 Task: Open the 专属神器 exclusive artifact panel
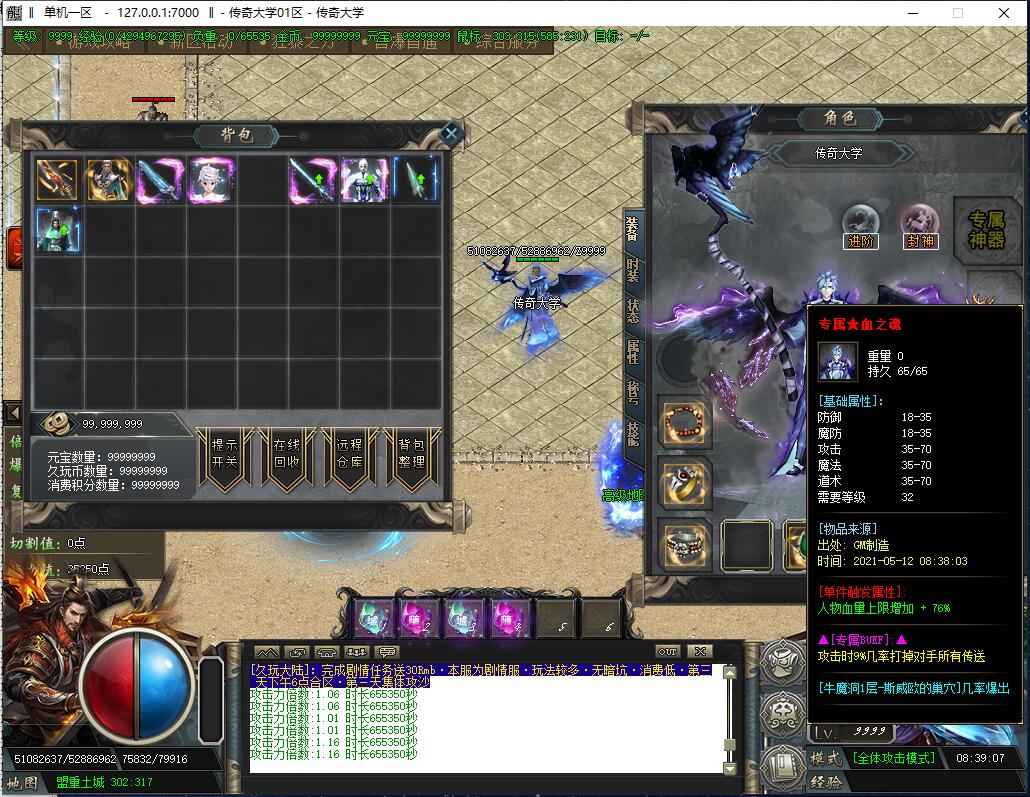tap(987, 229)
